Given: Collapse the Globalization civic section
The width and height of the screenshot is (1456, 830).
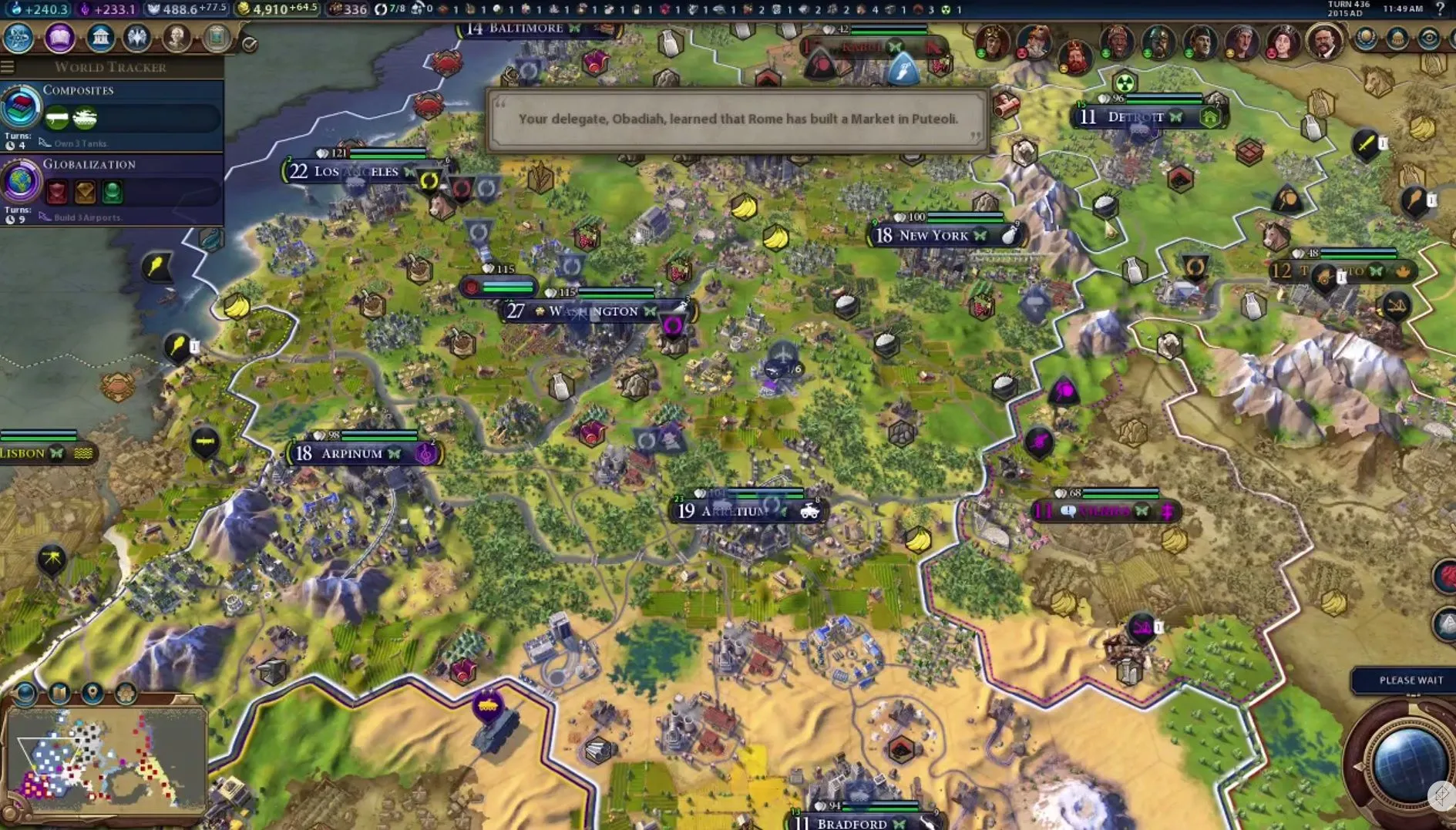Looking at the screenshot, I should tap(91, 163).
